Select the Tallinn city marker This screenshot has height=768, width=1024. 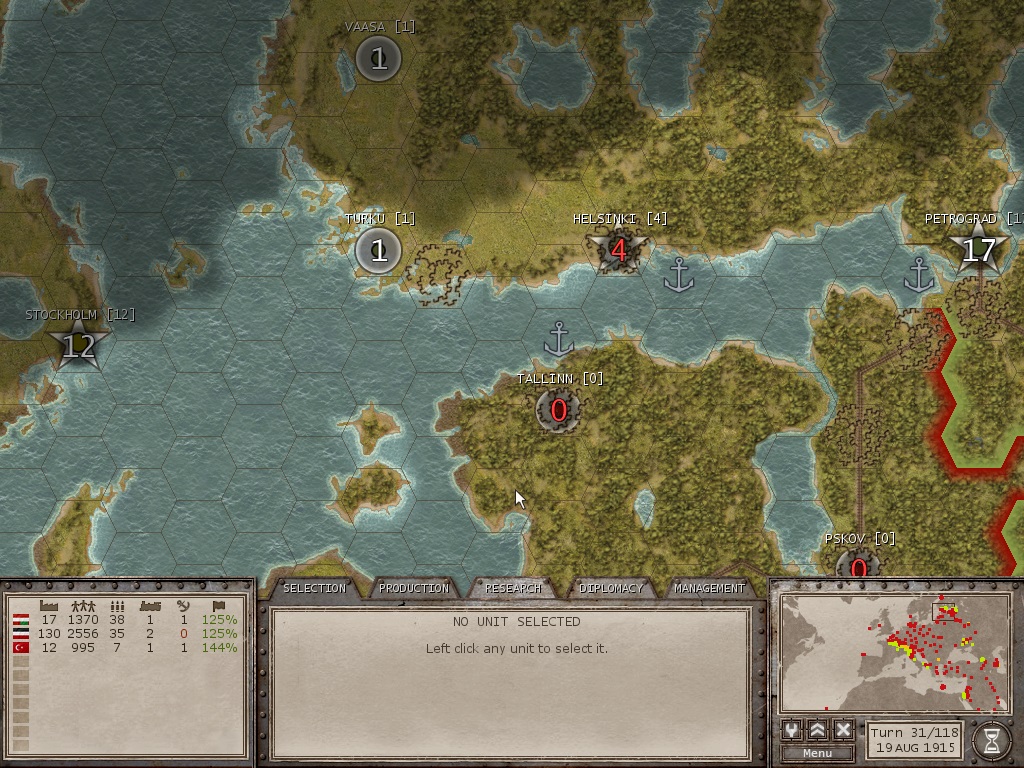558,410
